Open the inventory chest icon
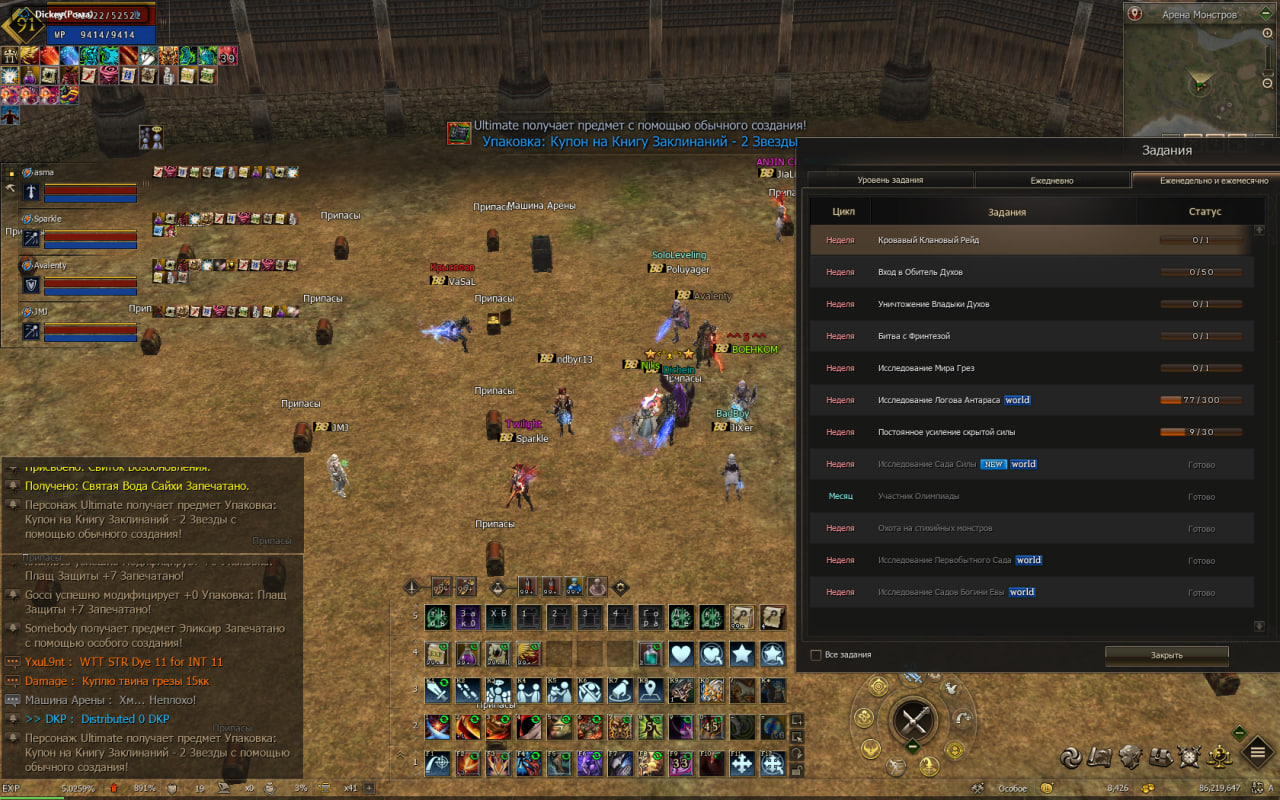This screenshot has height=800, width=1280. 1161,757
